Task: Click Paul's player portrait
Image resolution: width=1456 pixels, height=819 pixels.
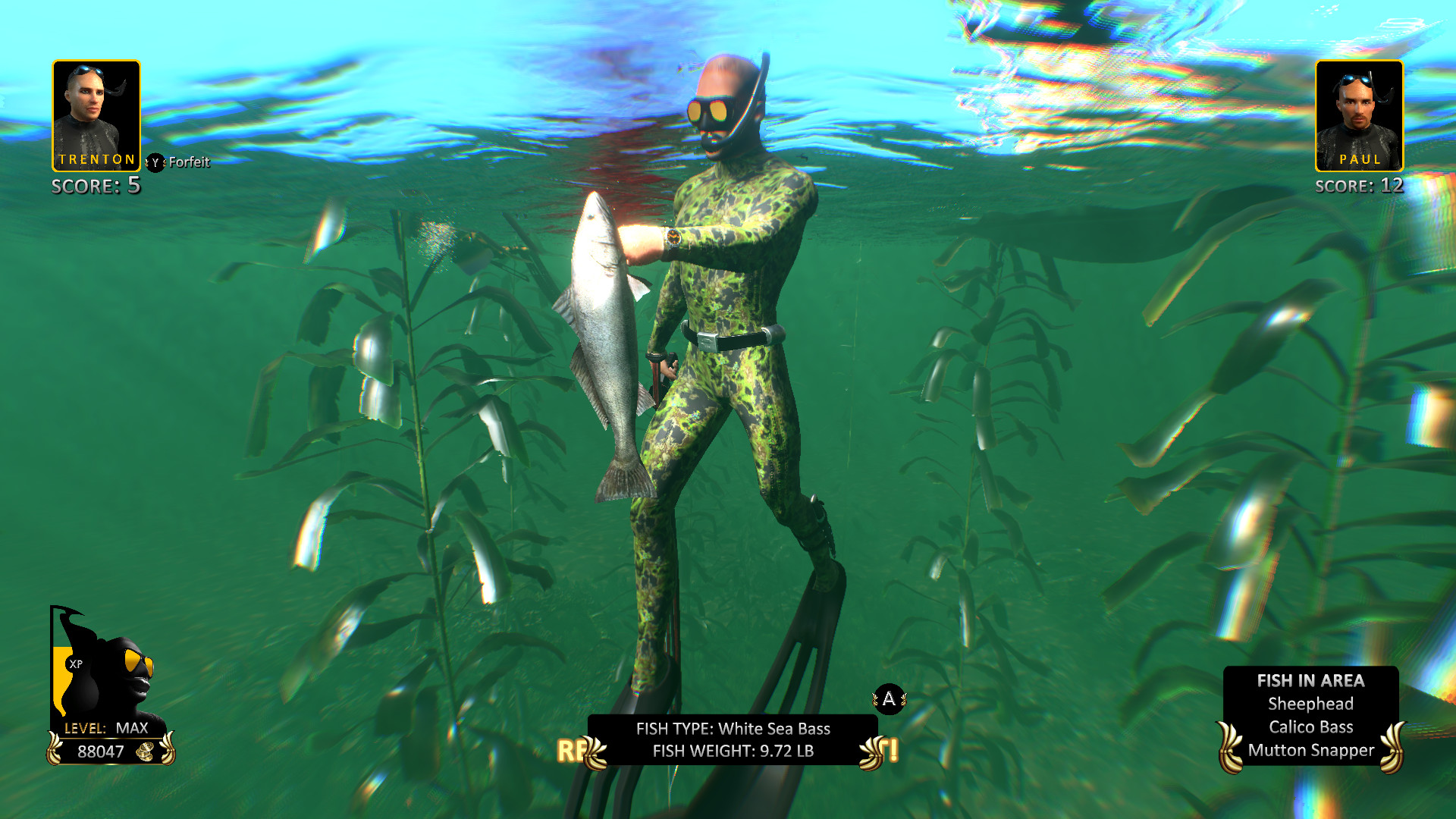Action: 1359,114
